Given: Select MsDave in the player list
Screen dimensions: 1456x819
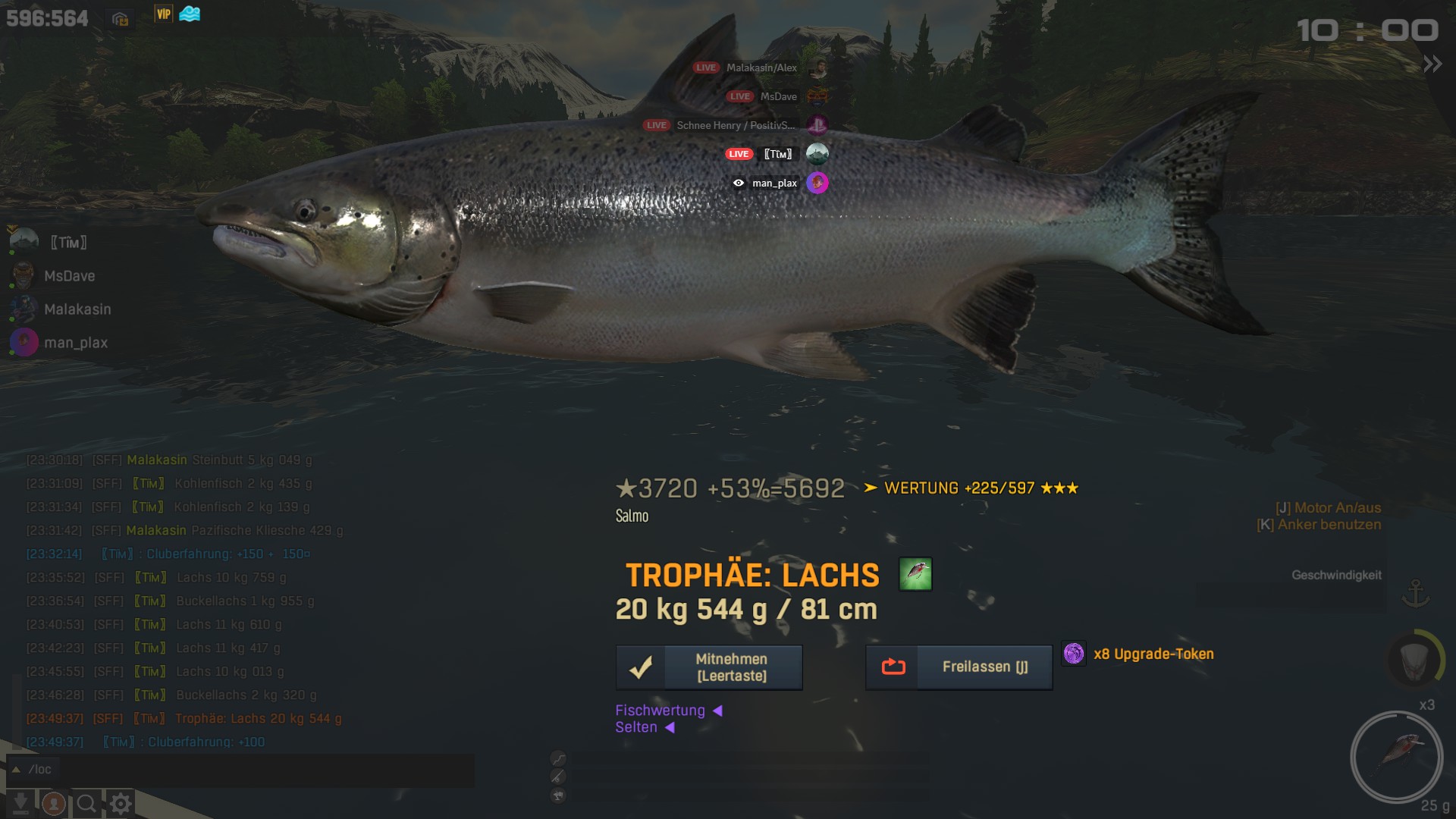Looking at the screenshot, I should 69,276.
